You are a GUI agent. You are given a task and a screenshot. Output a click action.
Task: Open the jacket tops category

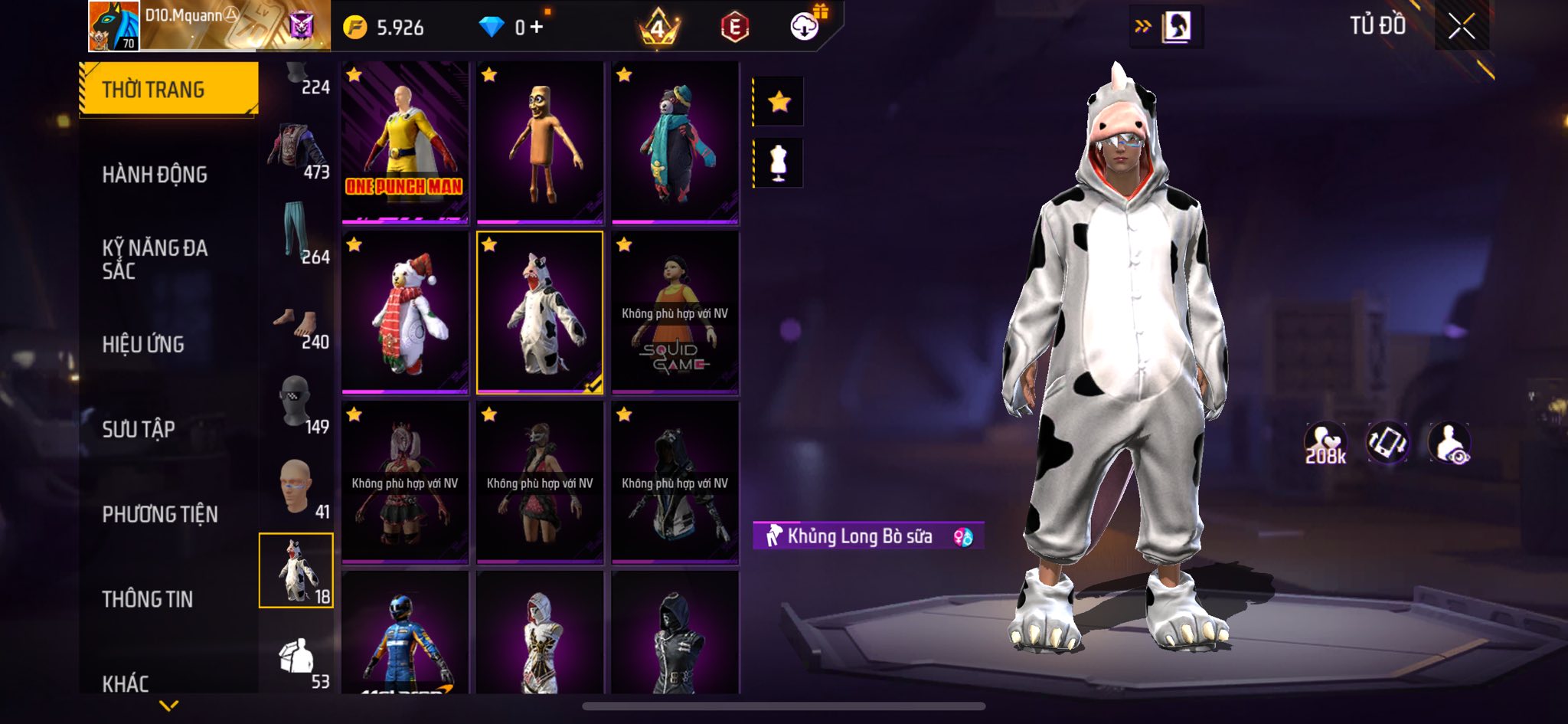tap(296, 149)
